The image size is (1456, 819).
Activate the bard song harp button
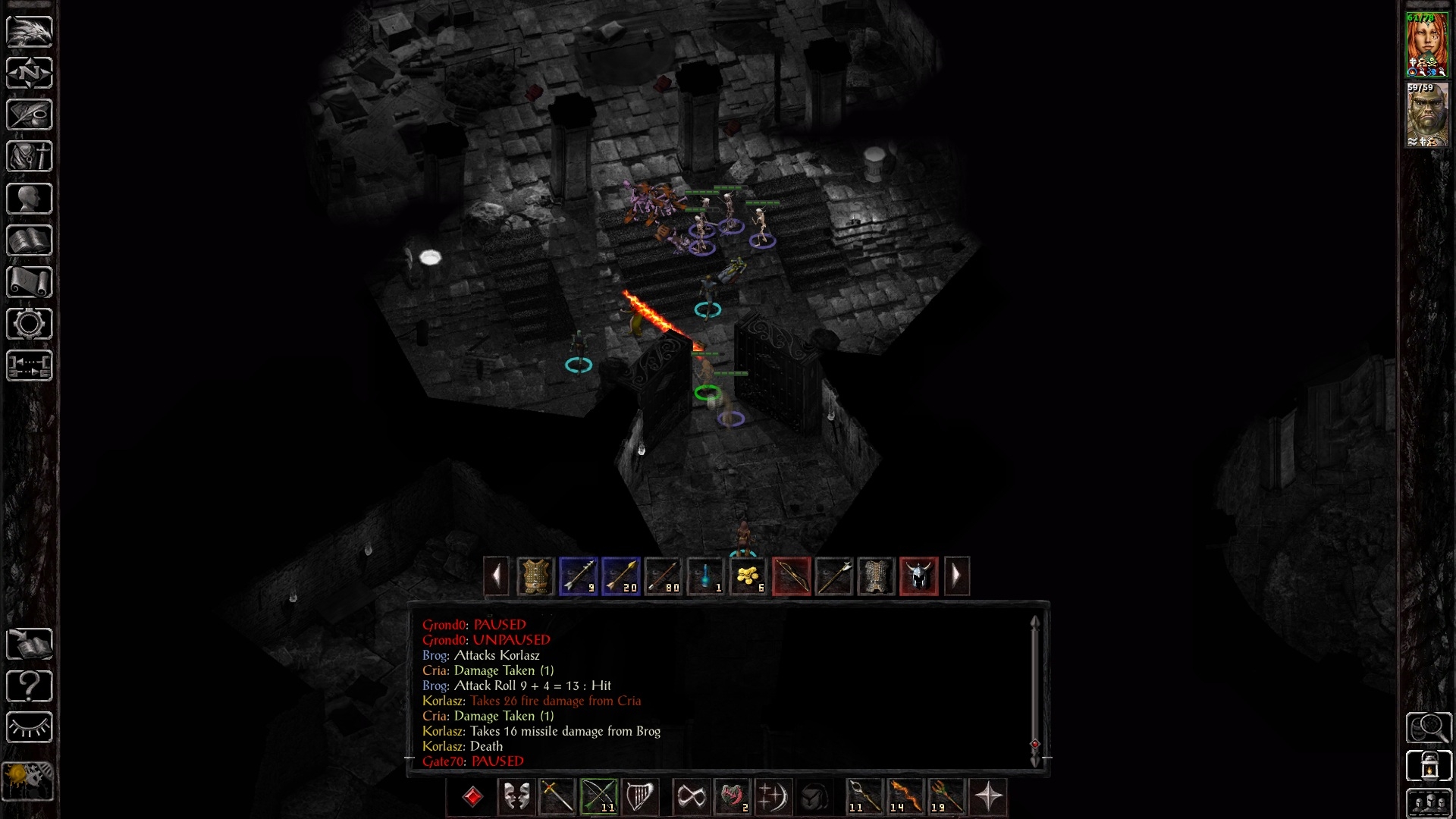click(640, 797)
